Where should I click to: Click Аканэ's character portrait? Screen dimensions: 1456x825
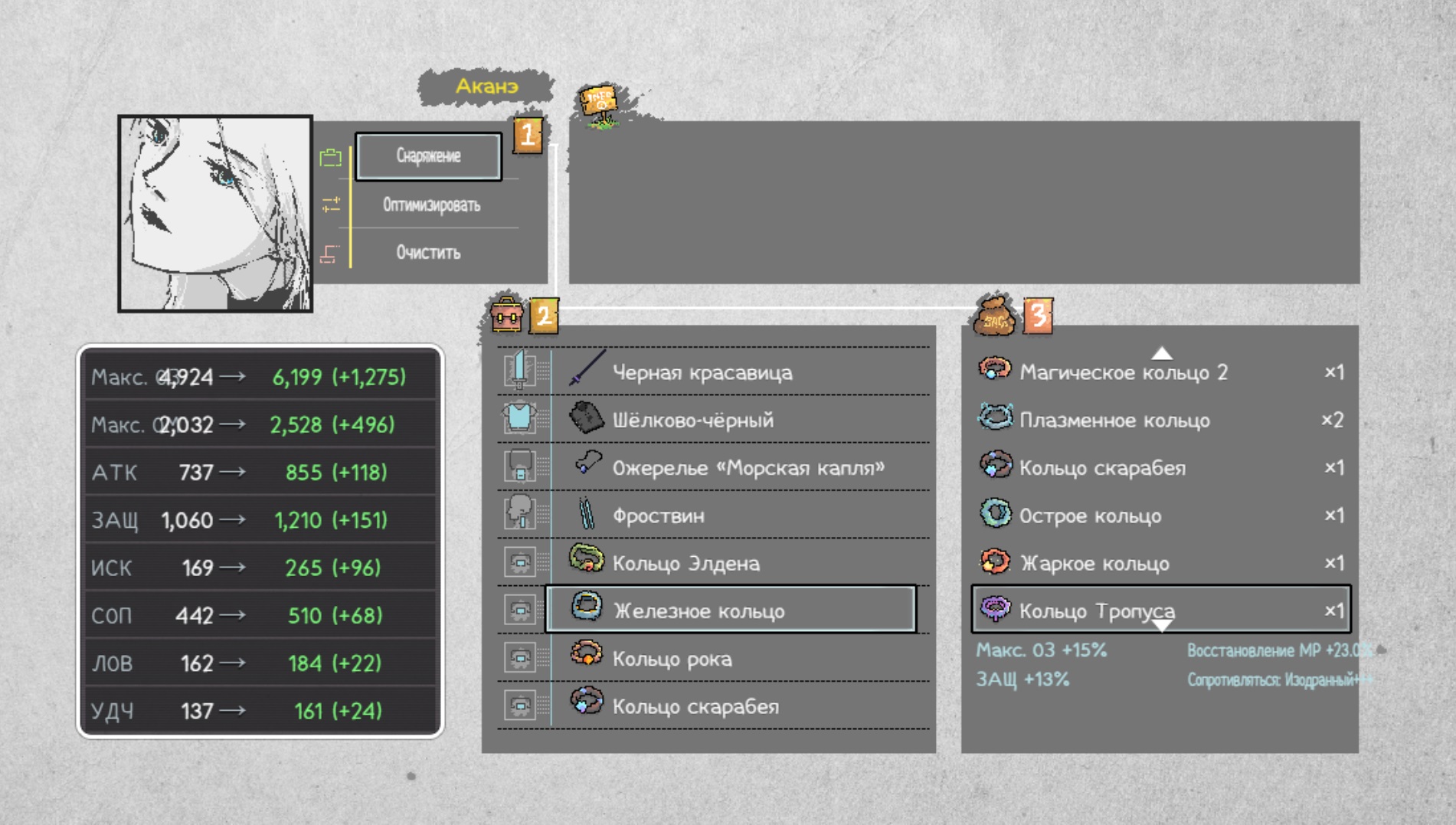[x=215, y=214]
